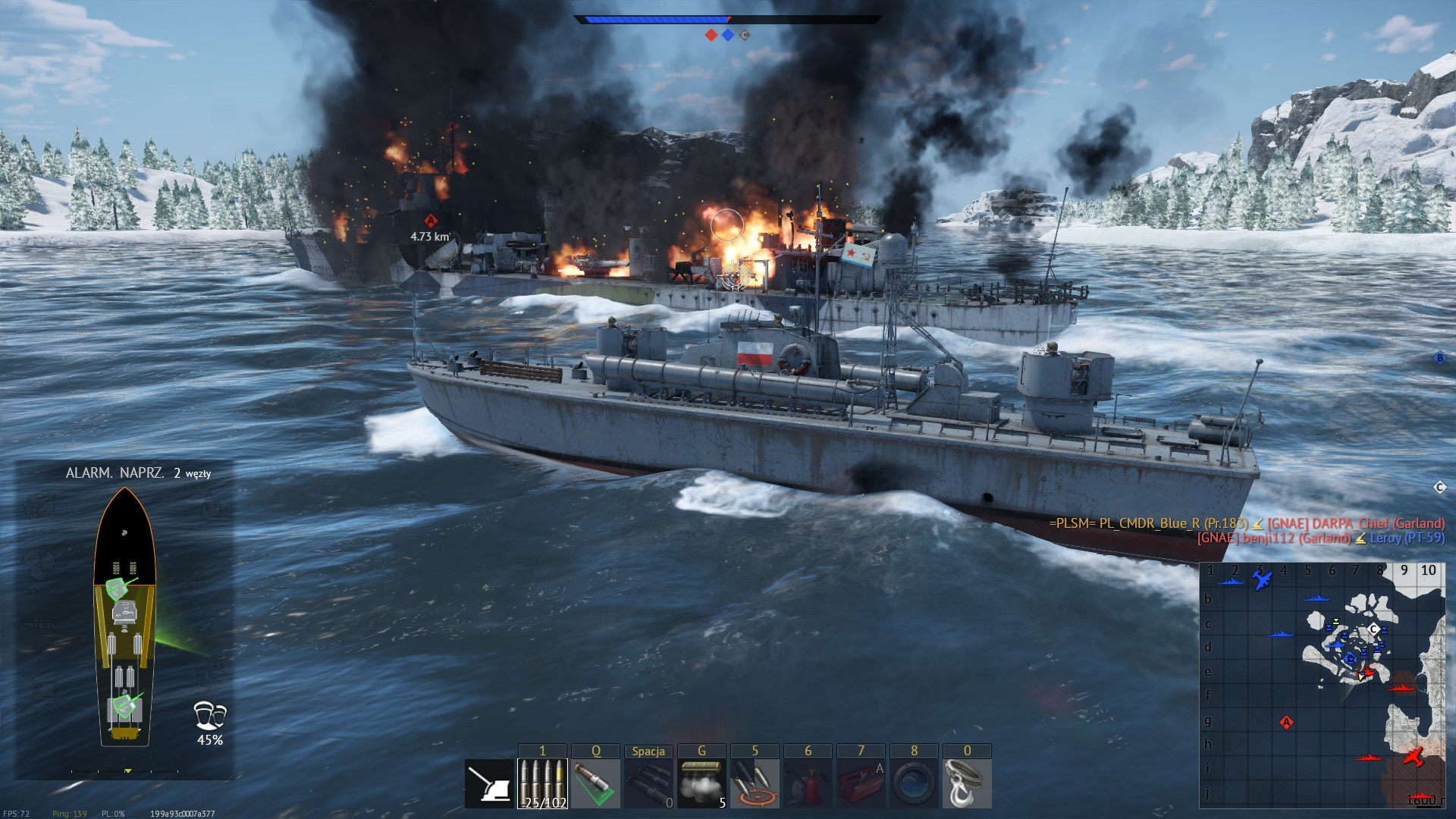Click the blue allied plane on the minimap

pos(1262,581)
